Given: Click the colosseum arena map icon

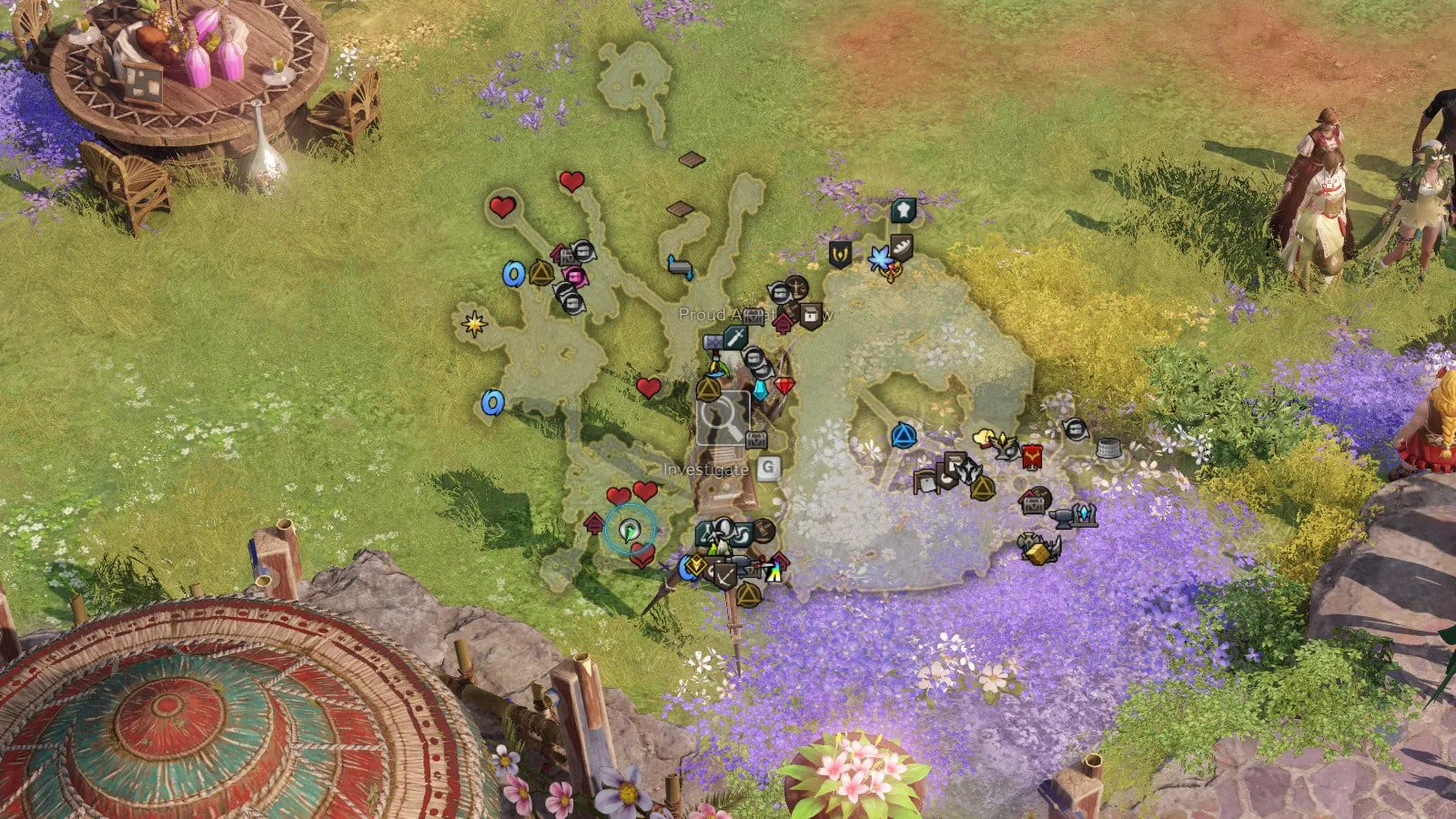Looking at the screenshot, I should tap(1107, 448).
